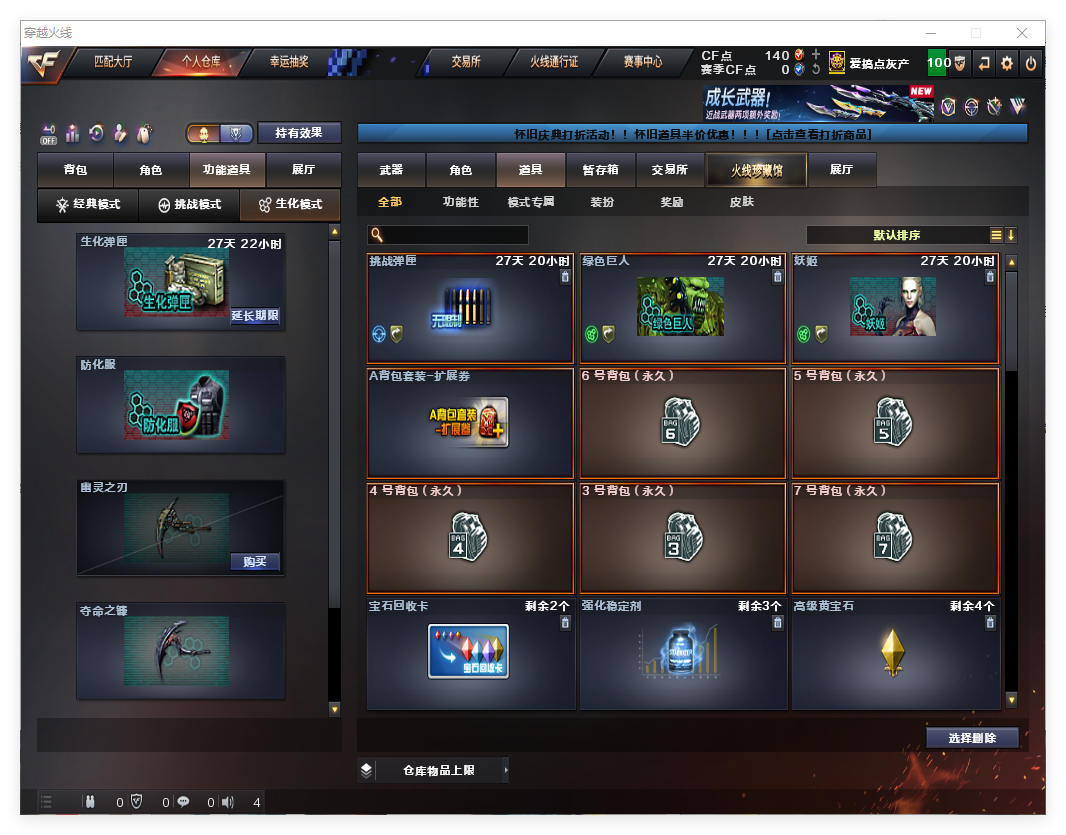Image resolution: width=1066 pixels, height=835 pixels.
Task: Click the 选择删除 select-delete button
Action: [972, 738]
